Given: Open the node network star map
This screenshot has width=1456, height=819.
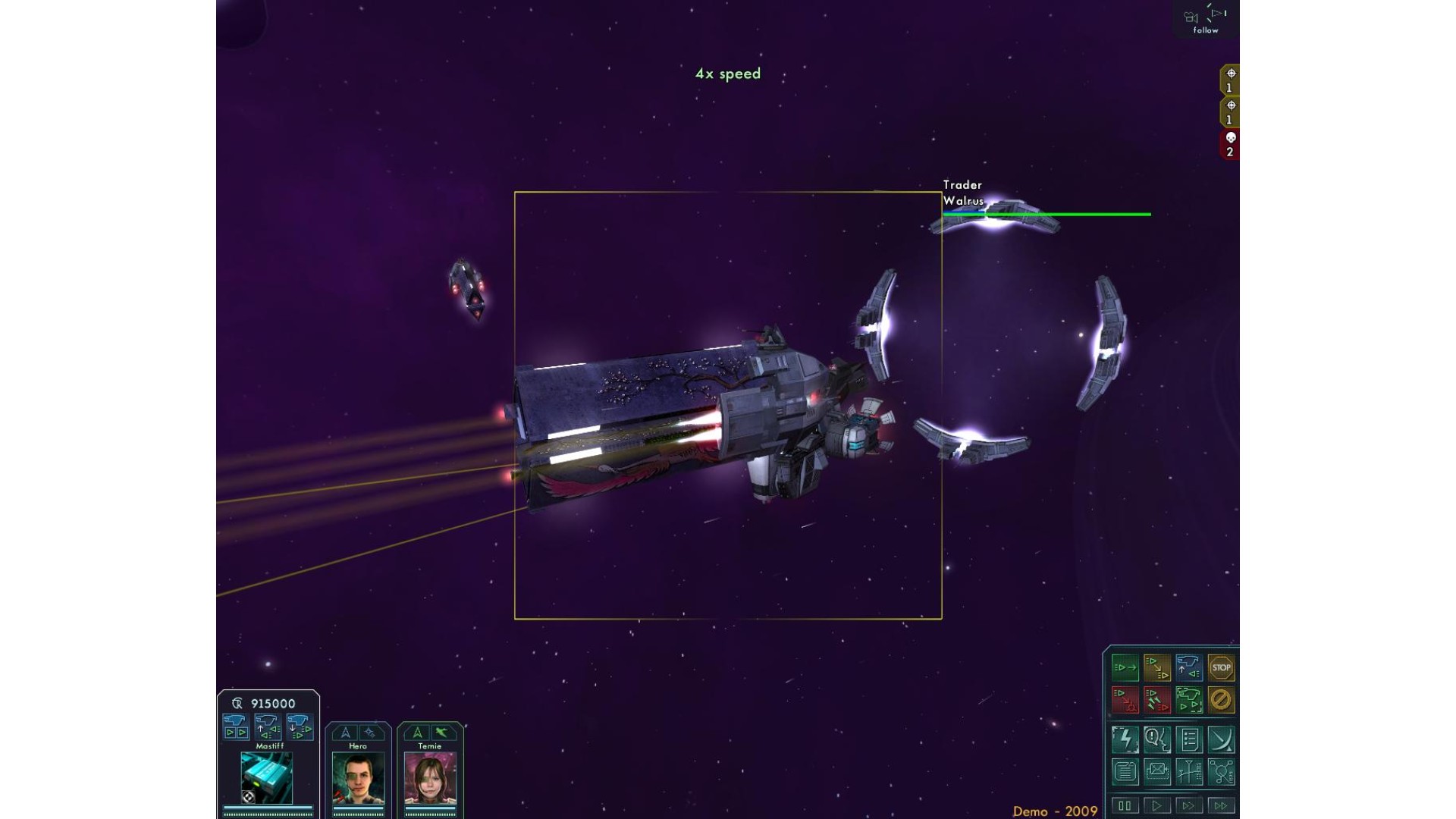Looking at the screenshot, I should tap(1221, 772).
